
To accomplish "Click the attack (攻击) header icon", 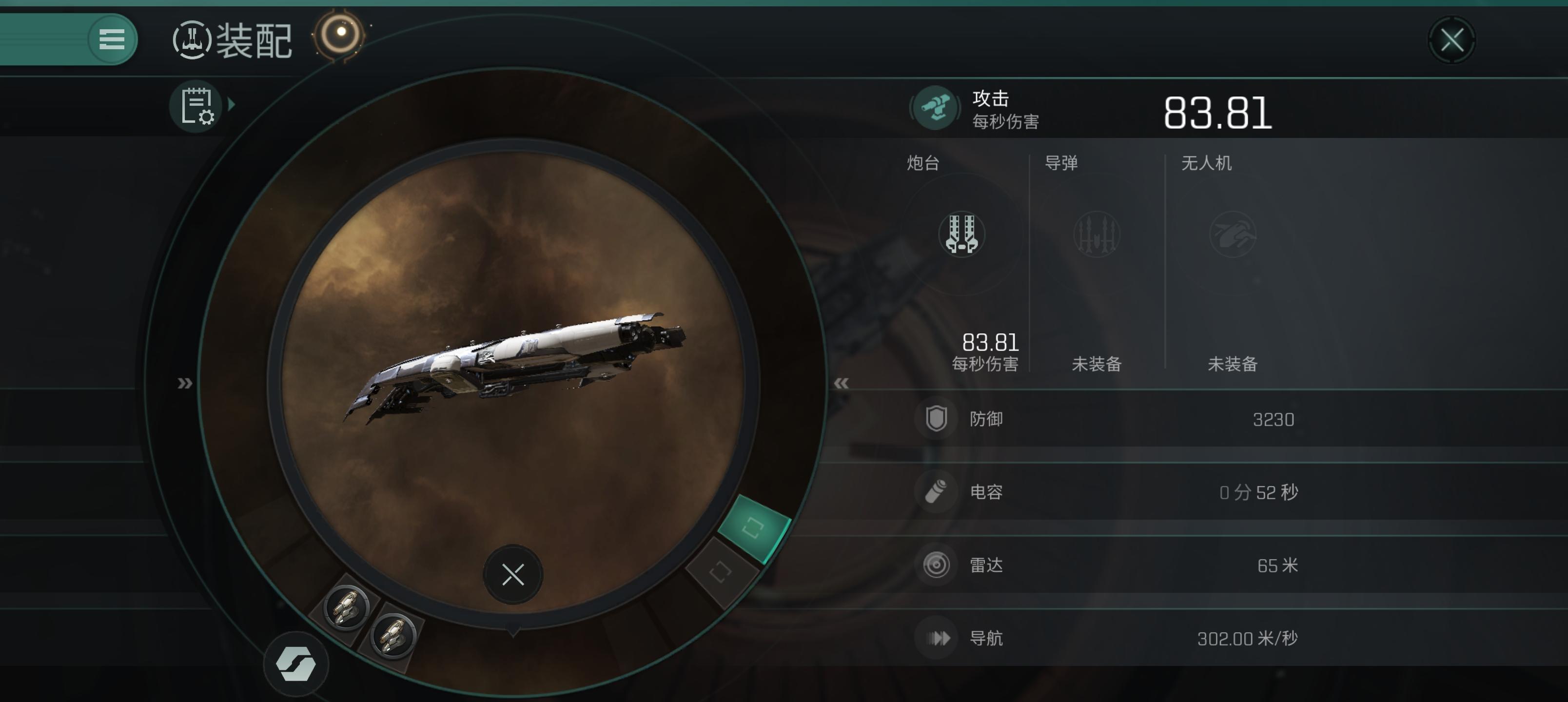I will click(935, 108).
